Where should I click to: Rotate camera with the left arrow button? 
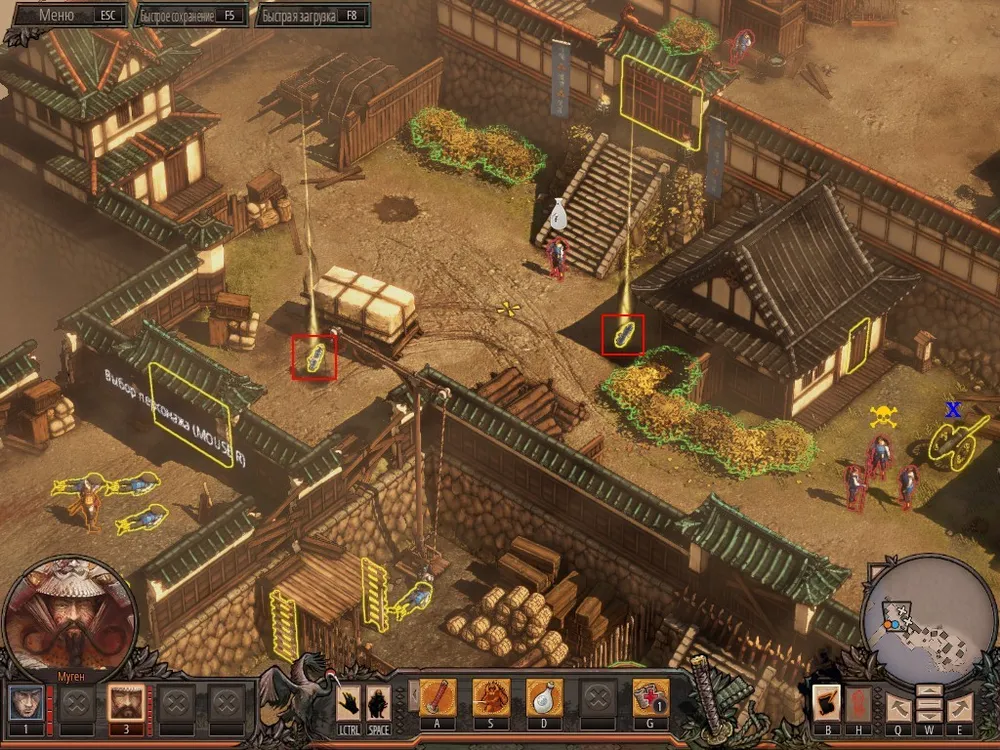897,706
